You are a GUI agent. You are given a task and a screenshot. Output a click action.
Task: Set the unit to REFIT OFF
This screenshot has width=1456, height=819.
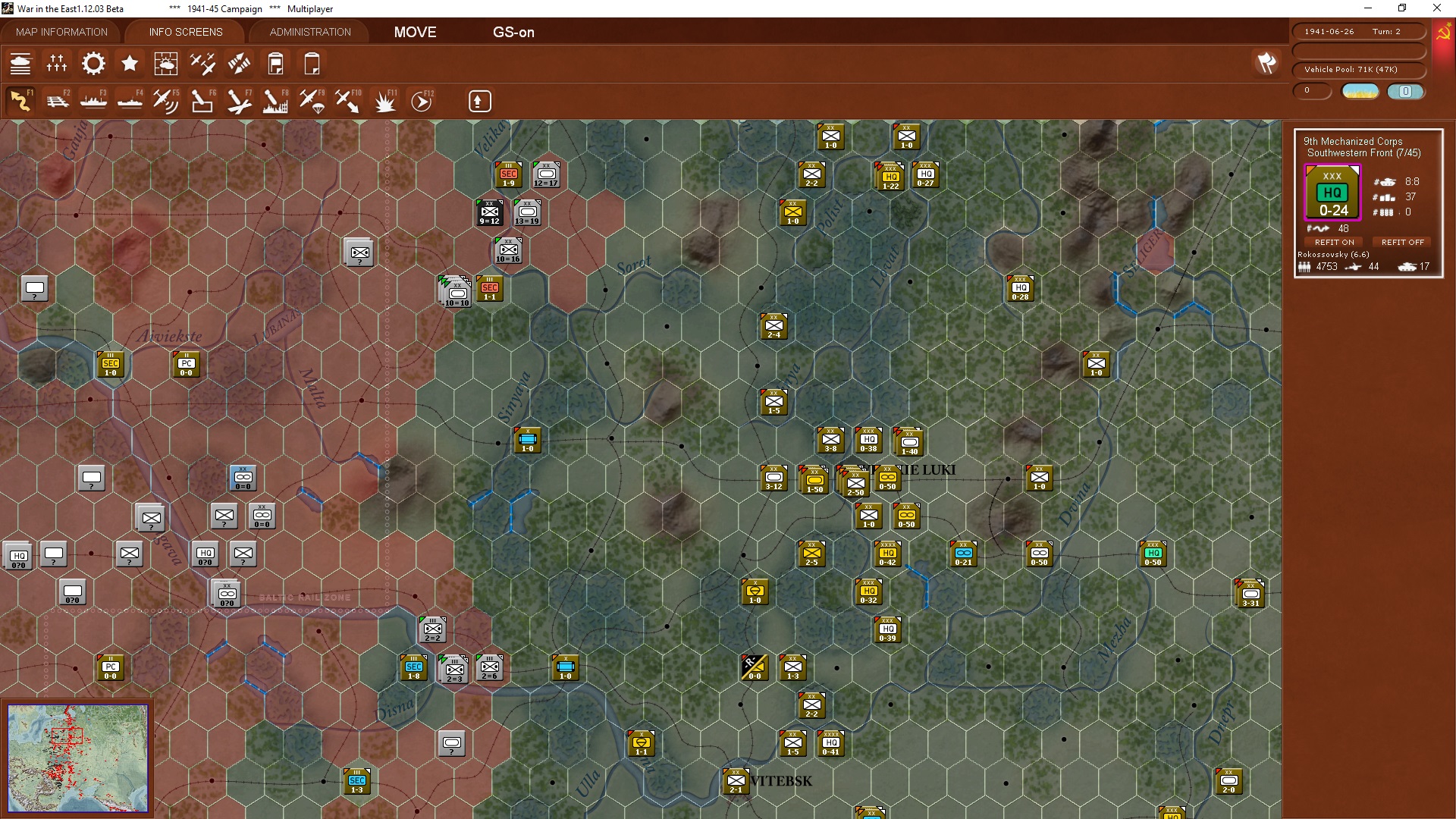coord(1401,242)
